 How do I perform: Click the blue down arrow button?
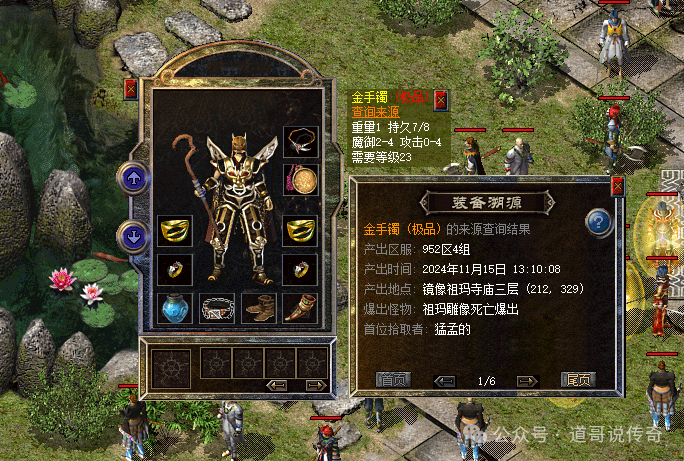133,237
